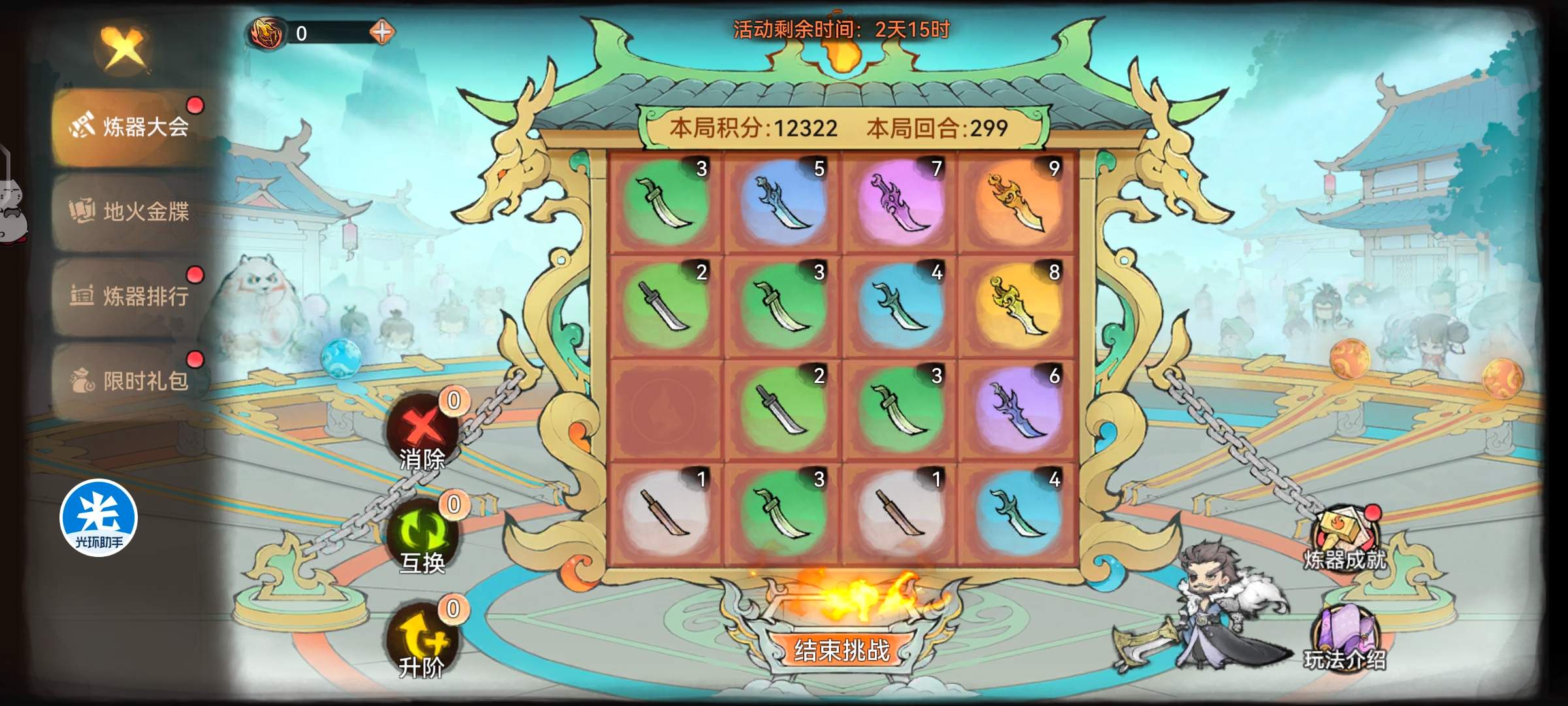1568x706 pixels.
Task: Select the pink sword tile numbered 7
Action: click(900, 203)
